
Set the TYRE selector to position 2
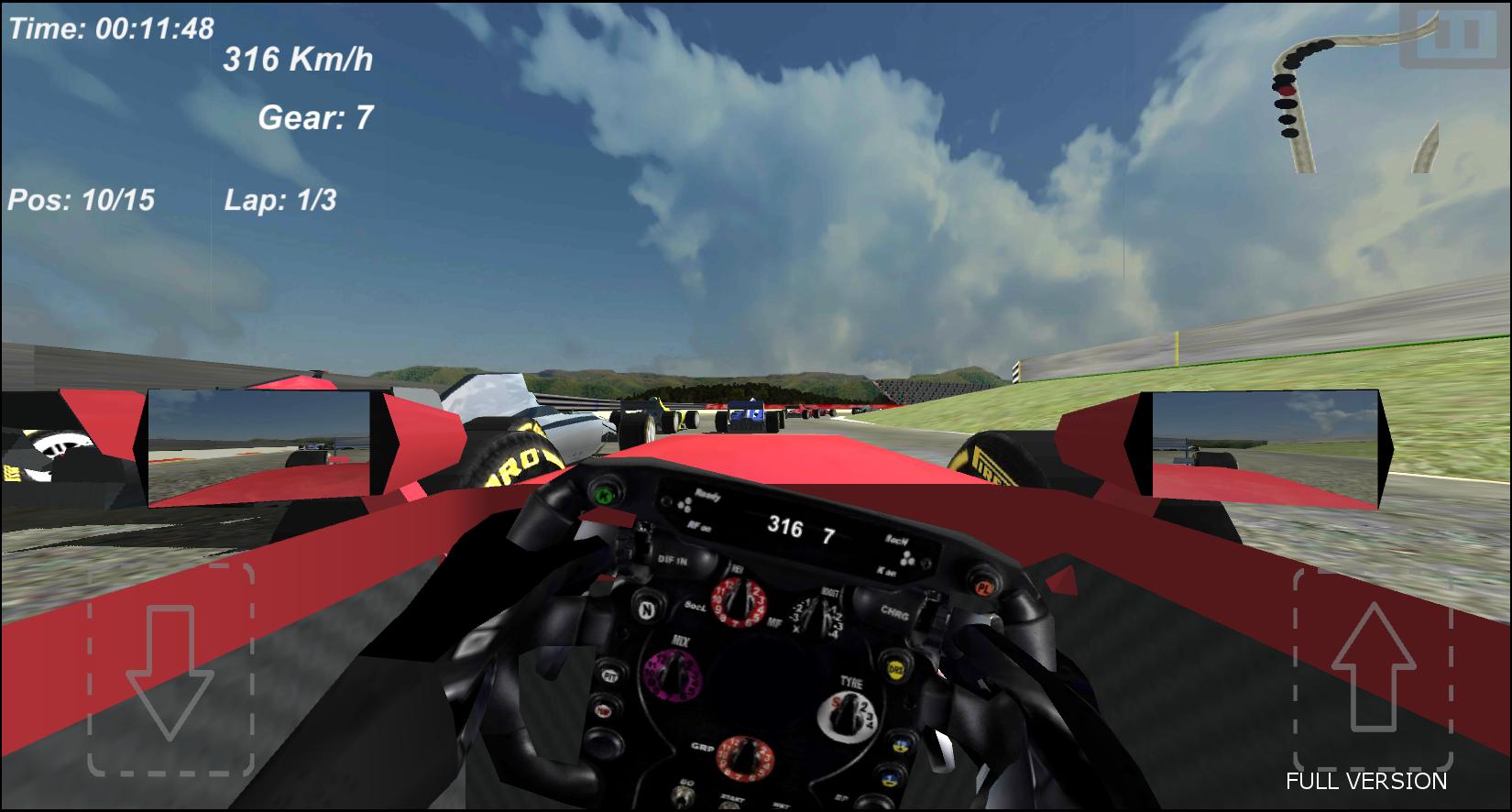tap(864, 705)
